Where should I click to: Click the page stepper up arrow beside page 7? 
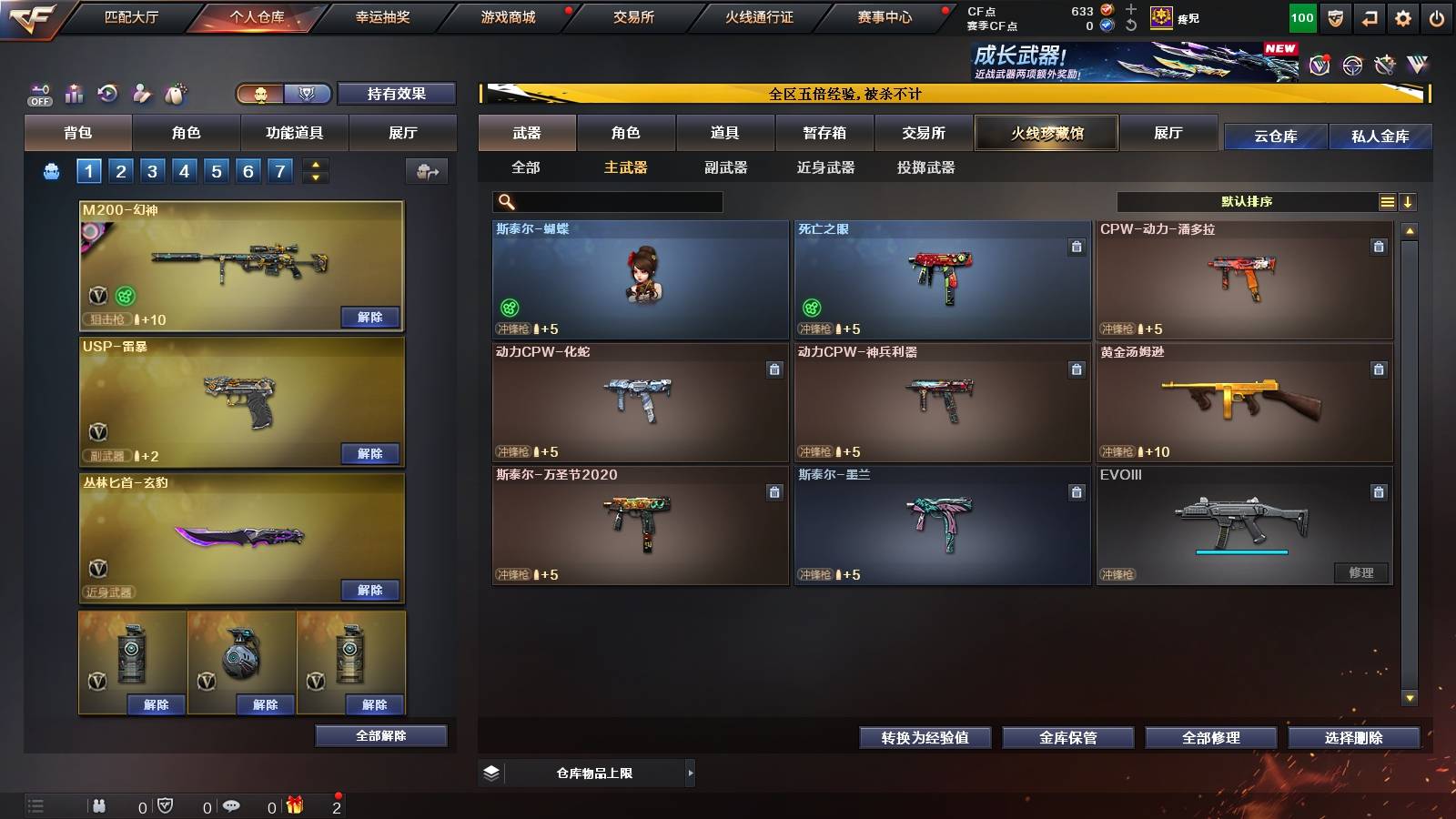click(x=316, y=164)
